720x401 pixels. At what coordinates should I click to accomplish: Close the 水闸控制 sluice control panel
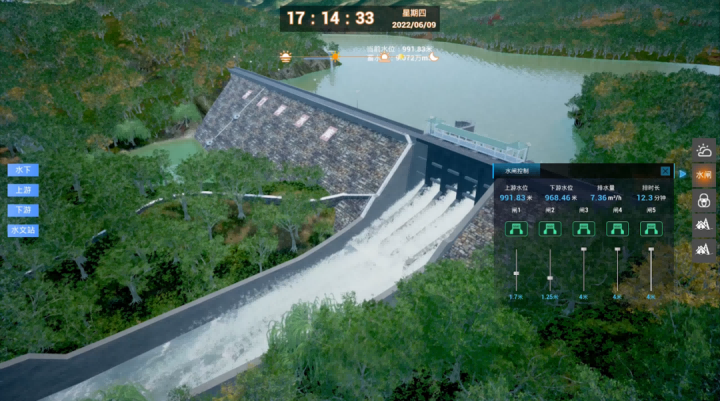pyautogui.click(x=665, y=171)
